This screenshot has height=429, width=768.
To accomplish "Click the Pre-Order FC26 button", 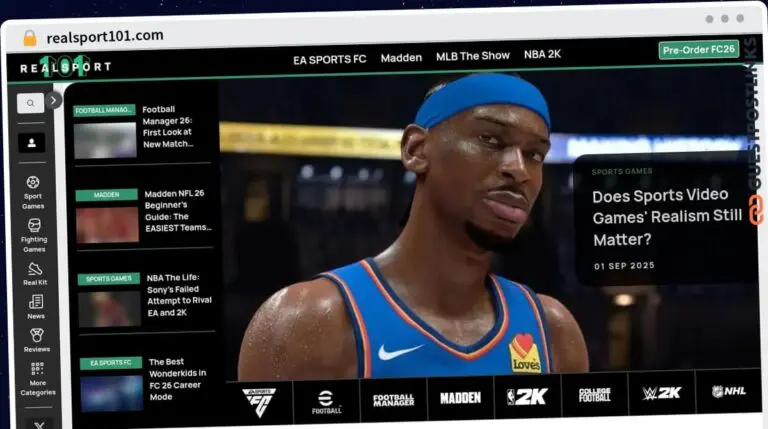I will (698, 49).
